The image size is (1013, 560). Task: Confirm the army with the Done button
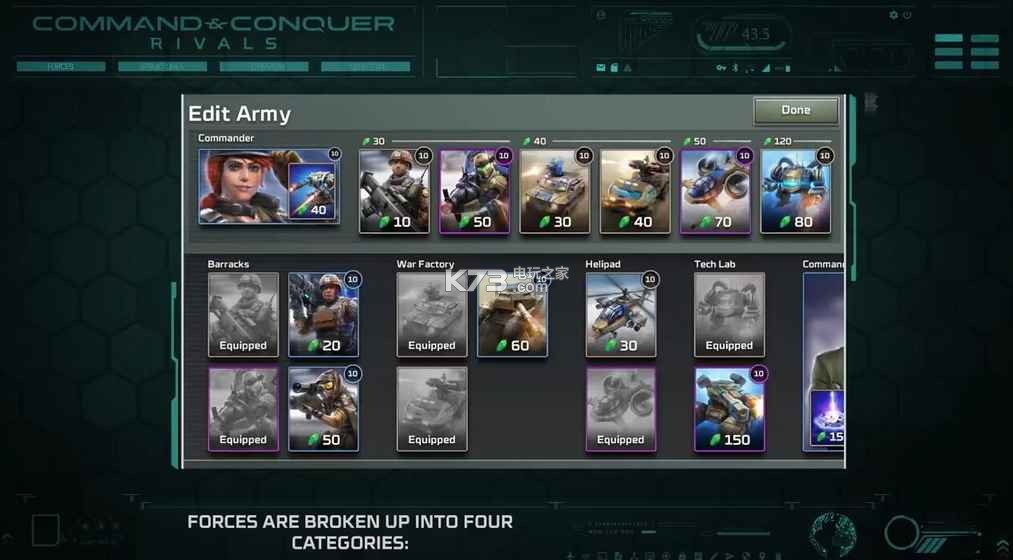(796, 110)
